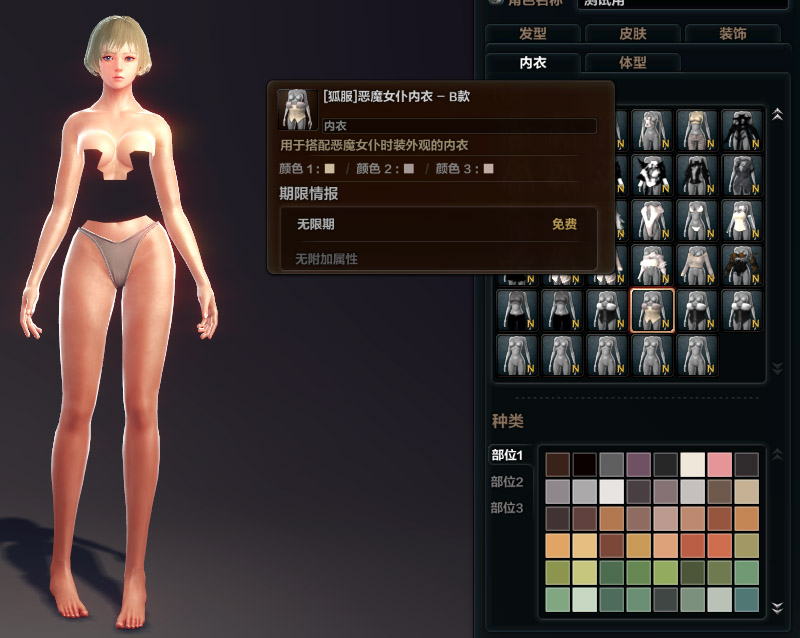This screenshot has width=800, height=638.
Task: Switch to the 发型 hairstyle tab
Action: click(x=533, y=34)
